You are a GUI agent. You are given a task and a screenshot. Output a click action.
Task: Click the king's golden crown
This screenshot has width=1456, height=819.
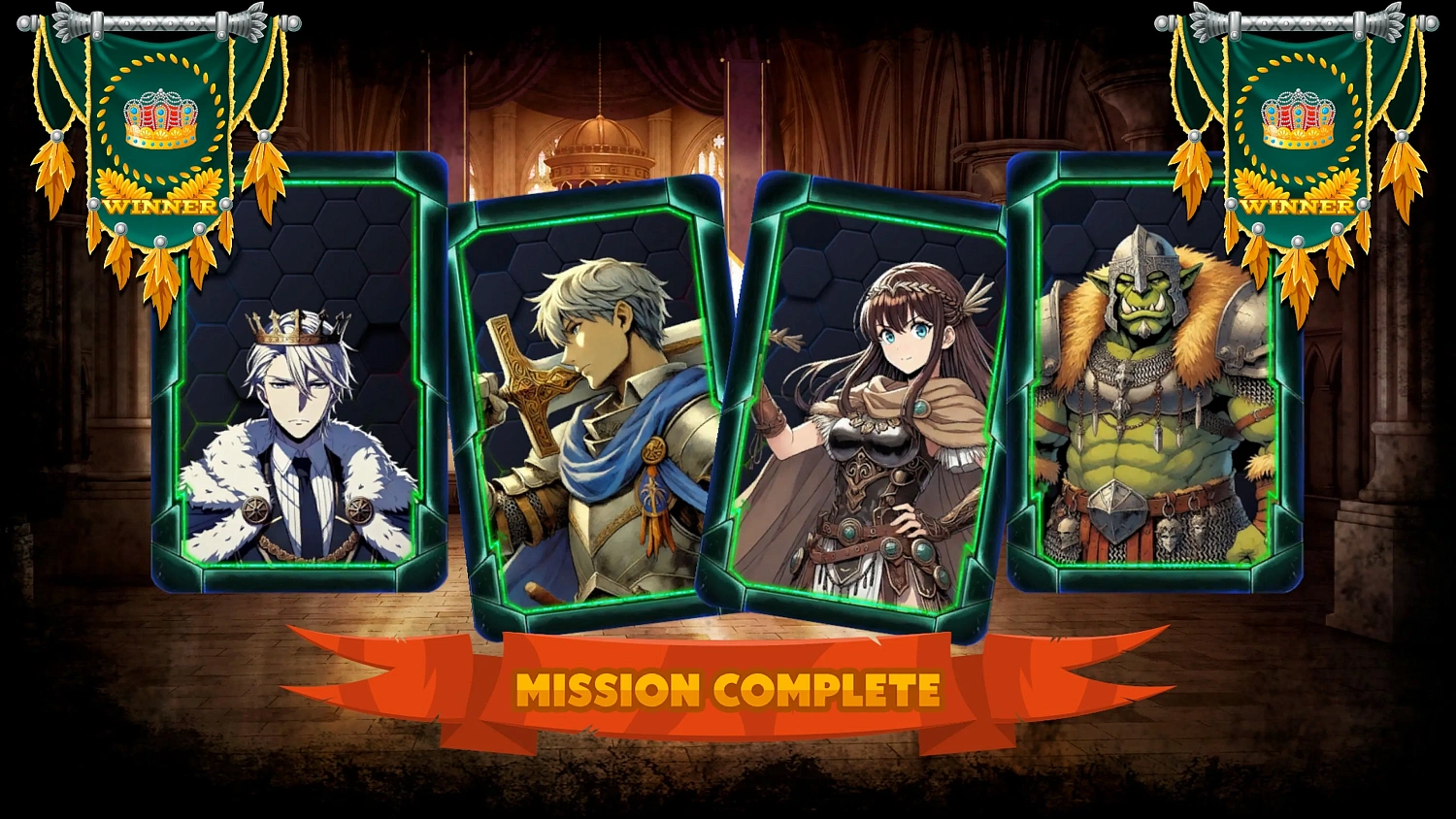pos(298,325)
